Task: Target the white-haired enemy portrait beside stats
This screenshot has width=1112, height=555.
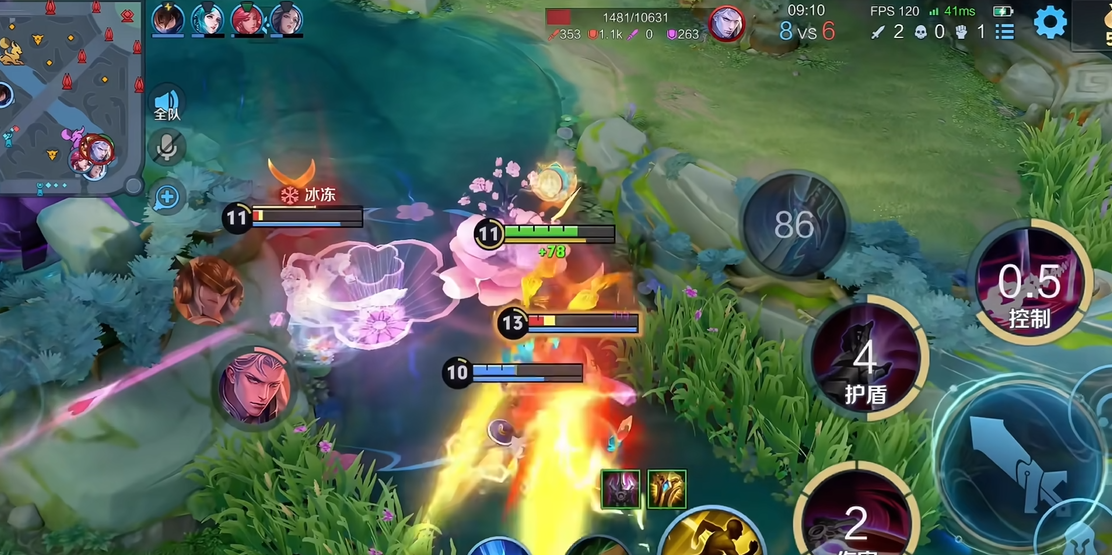Action: pos(727,24)
